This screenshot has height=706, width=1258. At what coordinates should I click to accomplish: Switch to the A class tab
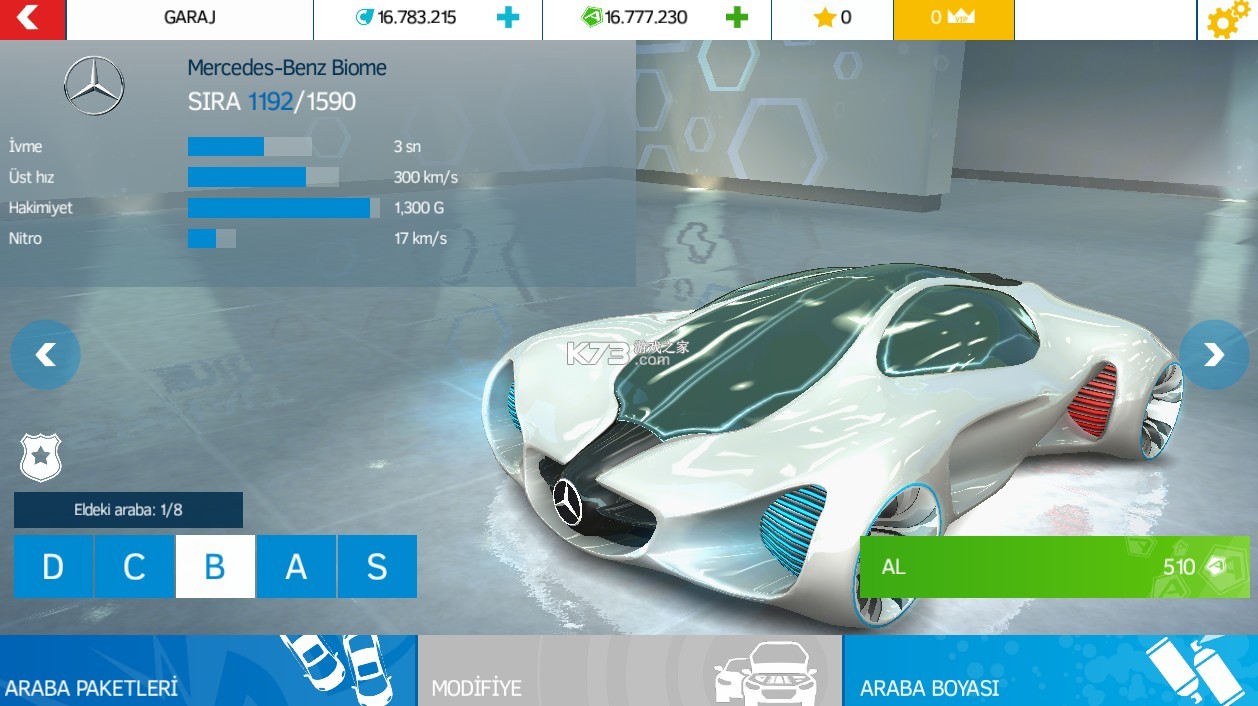(296, 567)
